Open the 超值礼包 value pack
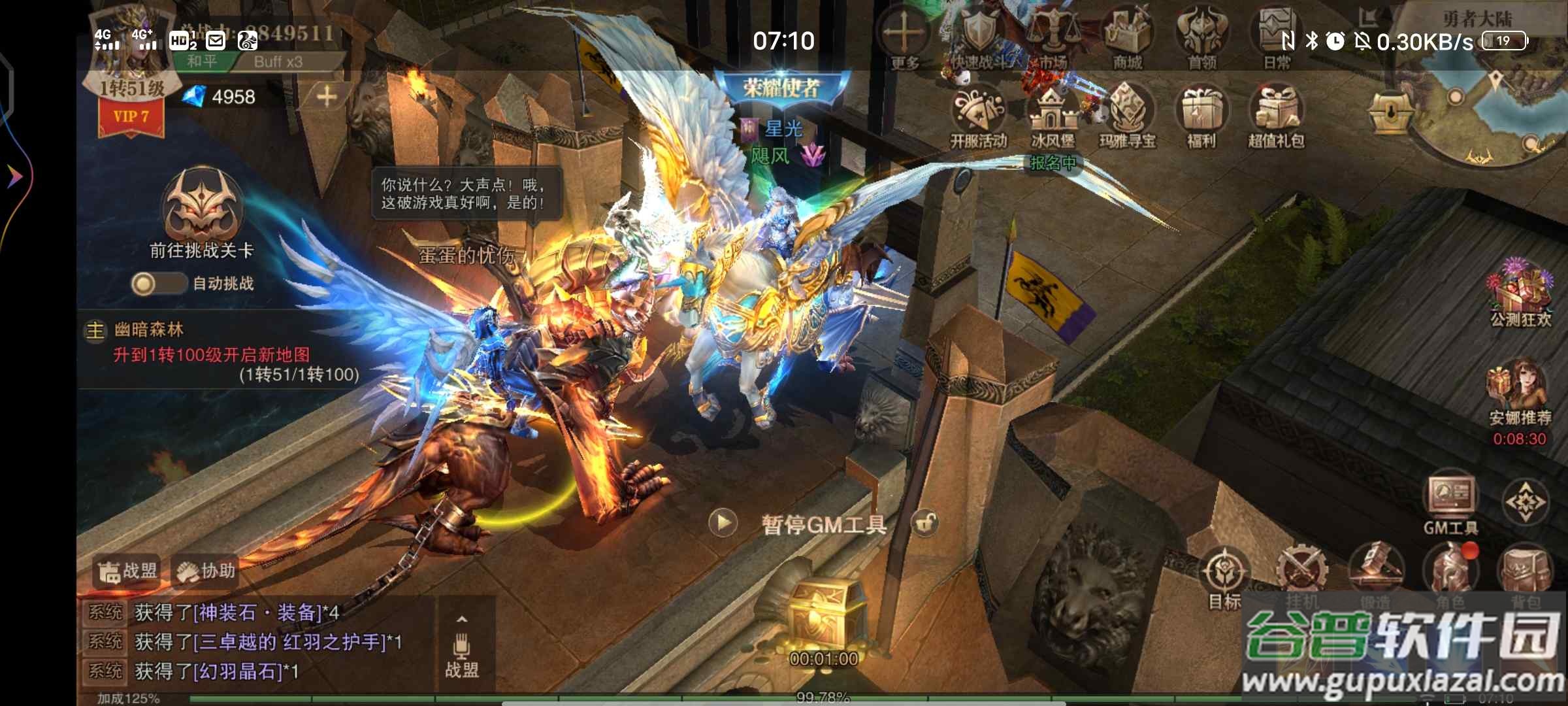The image size is (1568, 706). pyautogui.click(x=1276, y=114)
